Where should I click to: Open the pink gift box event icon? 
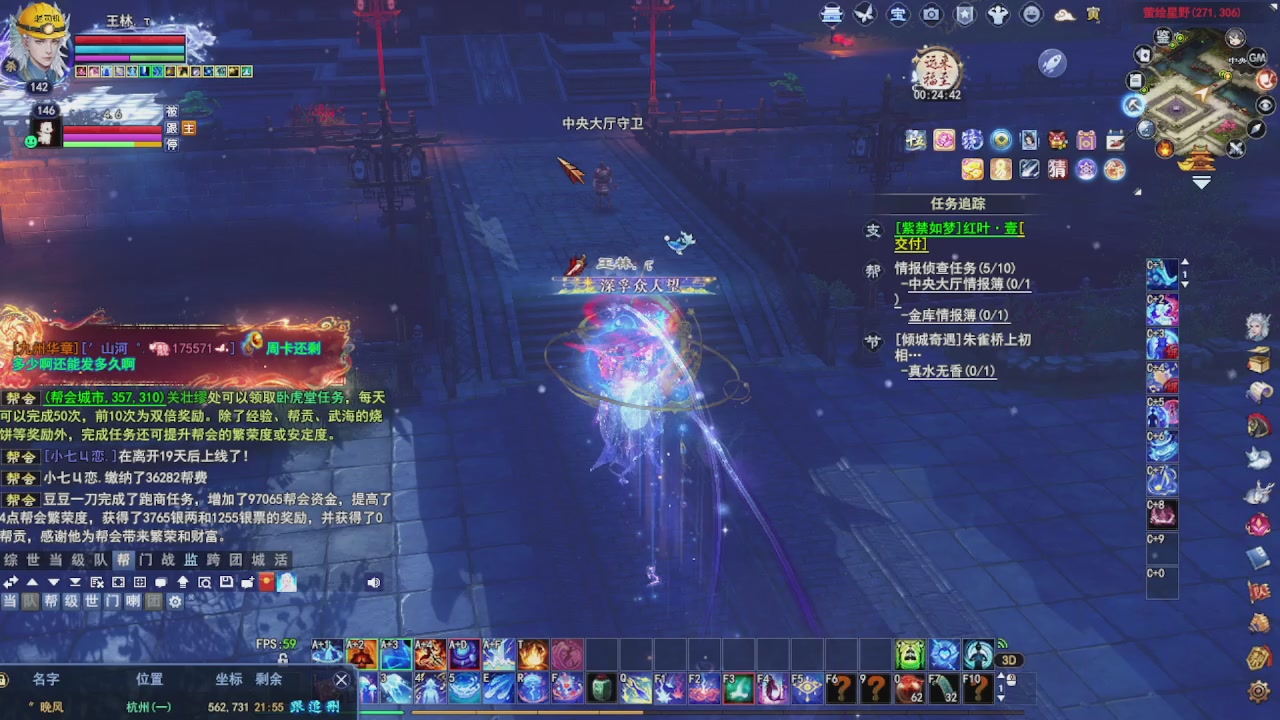click(x=1085, y=140)
